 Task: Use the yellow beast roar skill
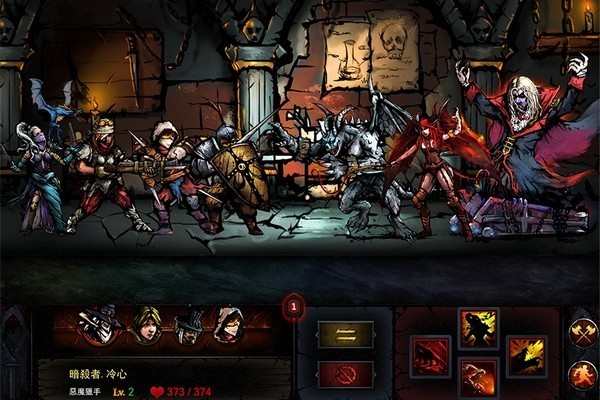526,356
